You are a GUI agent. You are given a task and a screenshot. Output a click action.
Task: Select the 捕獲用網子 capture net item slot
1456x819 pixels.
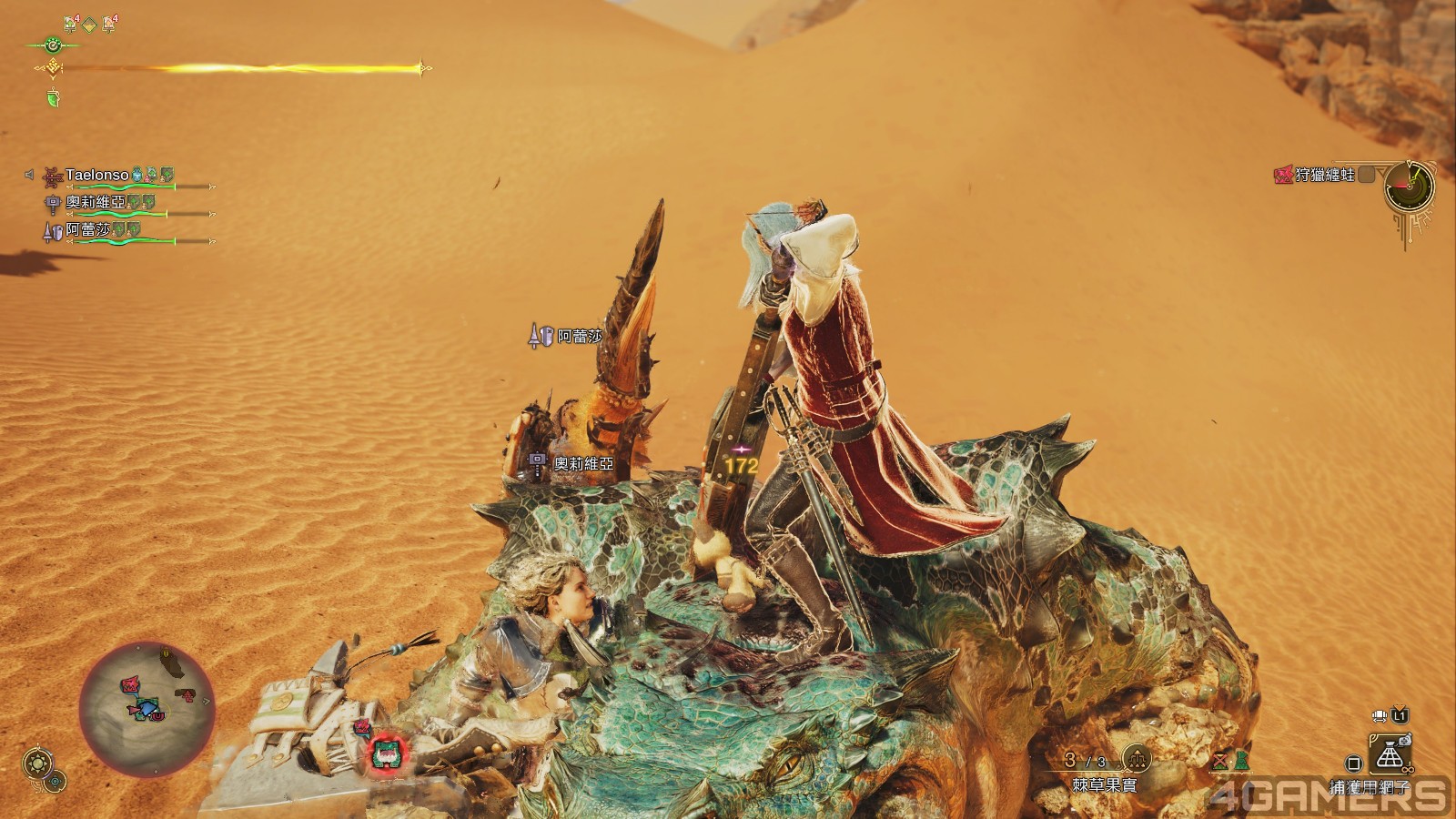1389,756
